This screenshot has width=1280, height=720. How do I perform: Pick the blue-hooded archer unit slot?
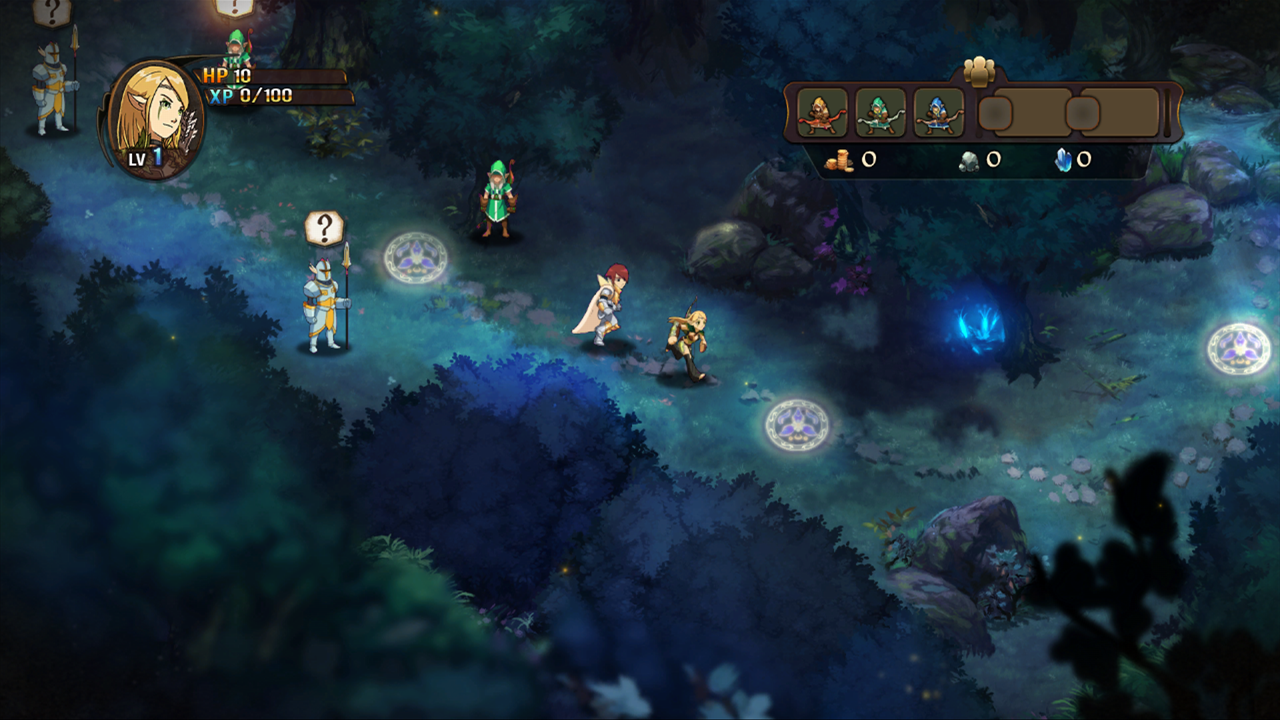click(x=939, y=113)
